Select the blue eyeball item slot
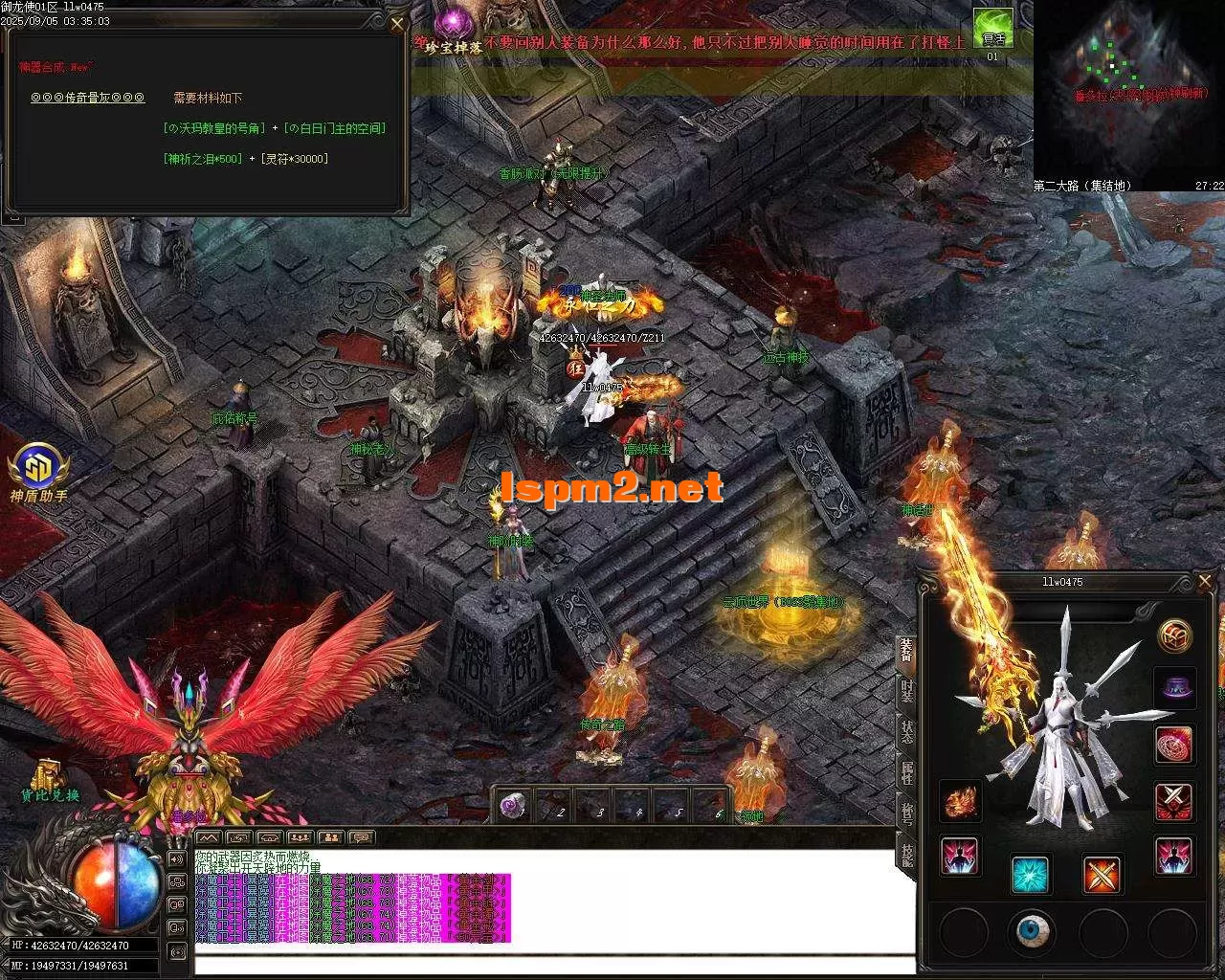Image resolution: width=1225 pixels, height=980 pixels. coord(1031,930)
